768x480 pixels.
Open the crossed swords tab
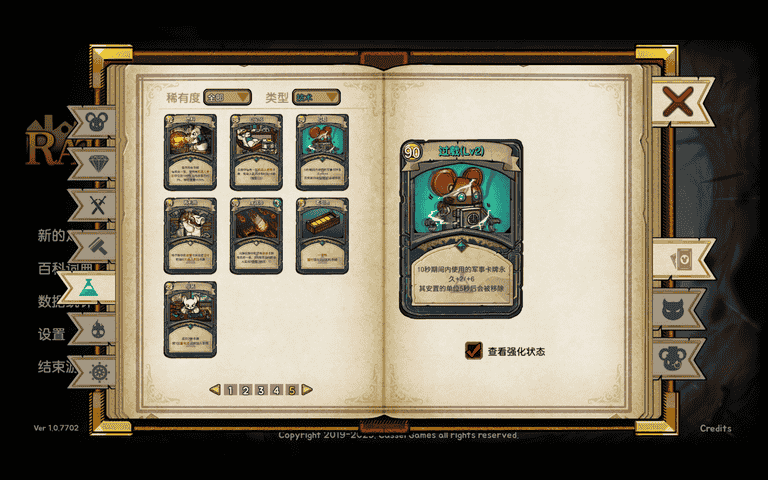pyautogui.click(x=99, y=205)
